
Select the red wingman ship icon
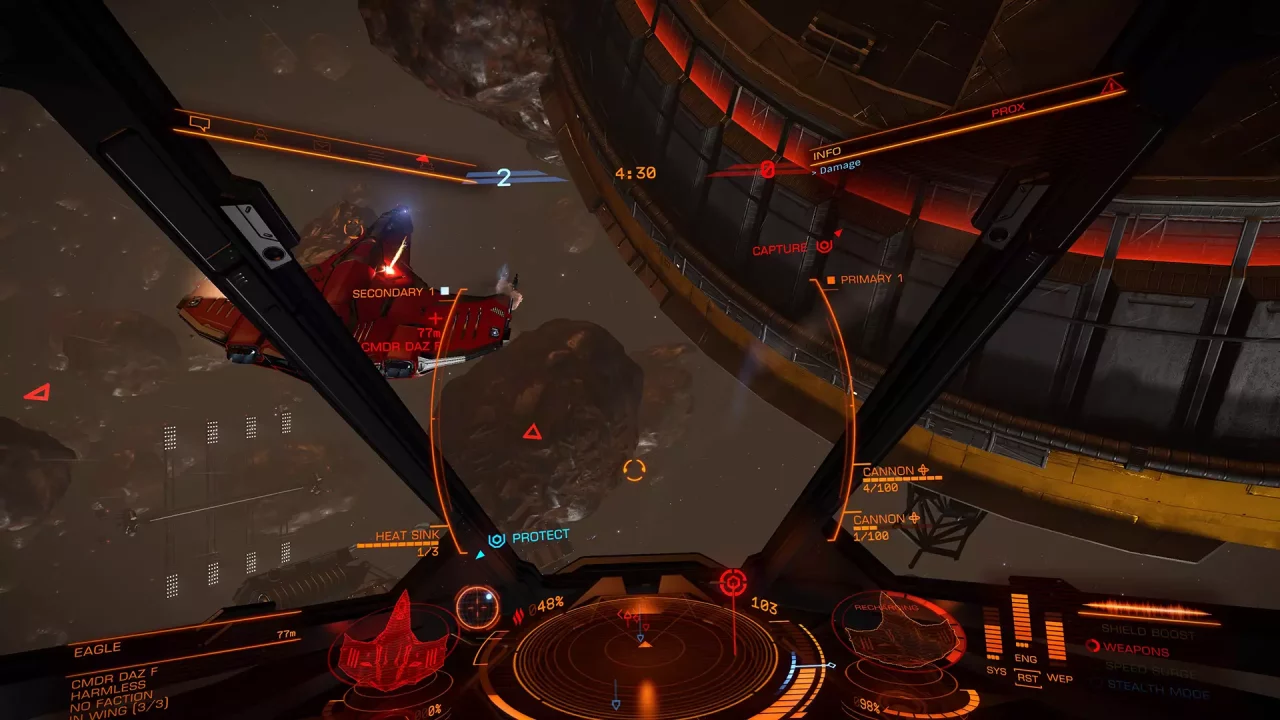[424, 162]
